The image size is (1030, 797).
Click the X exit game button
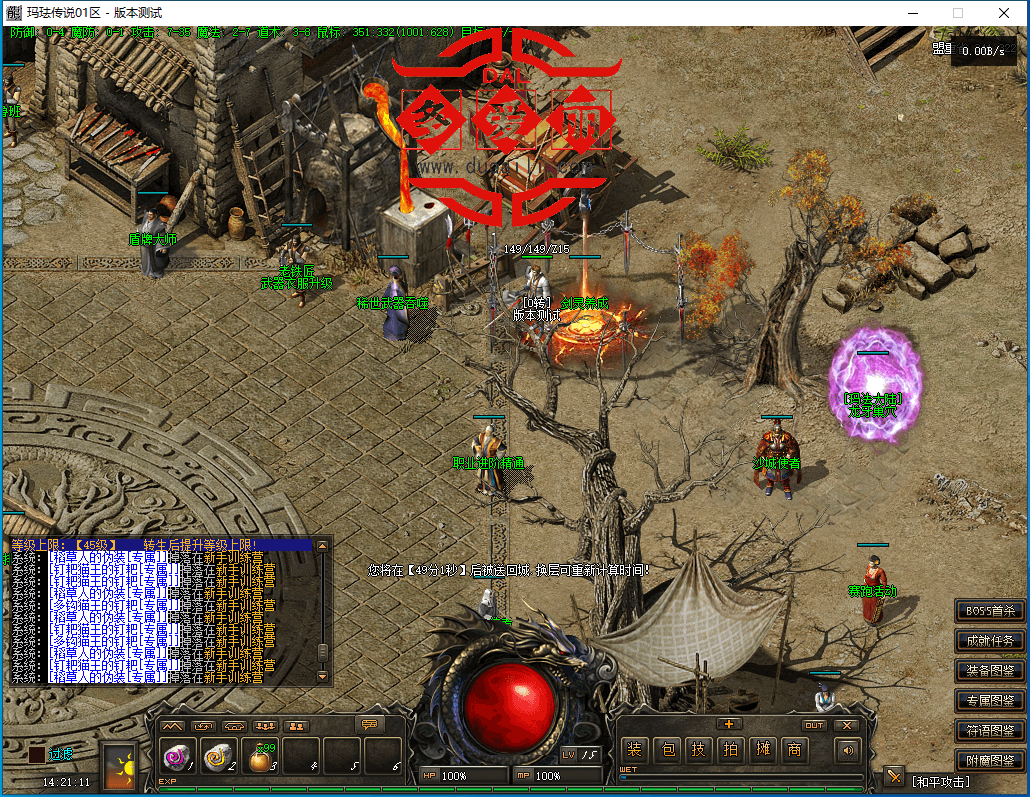847,725
